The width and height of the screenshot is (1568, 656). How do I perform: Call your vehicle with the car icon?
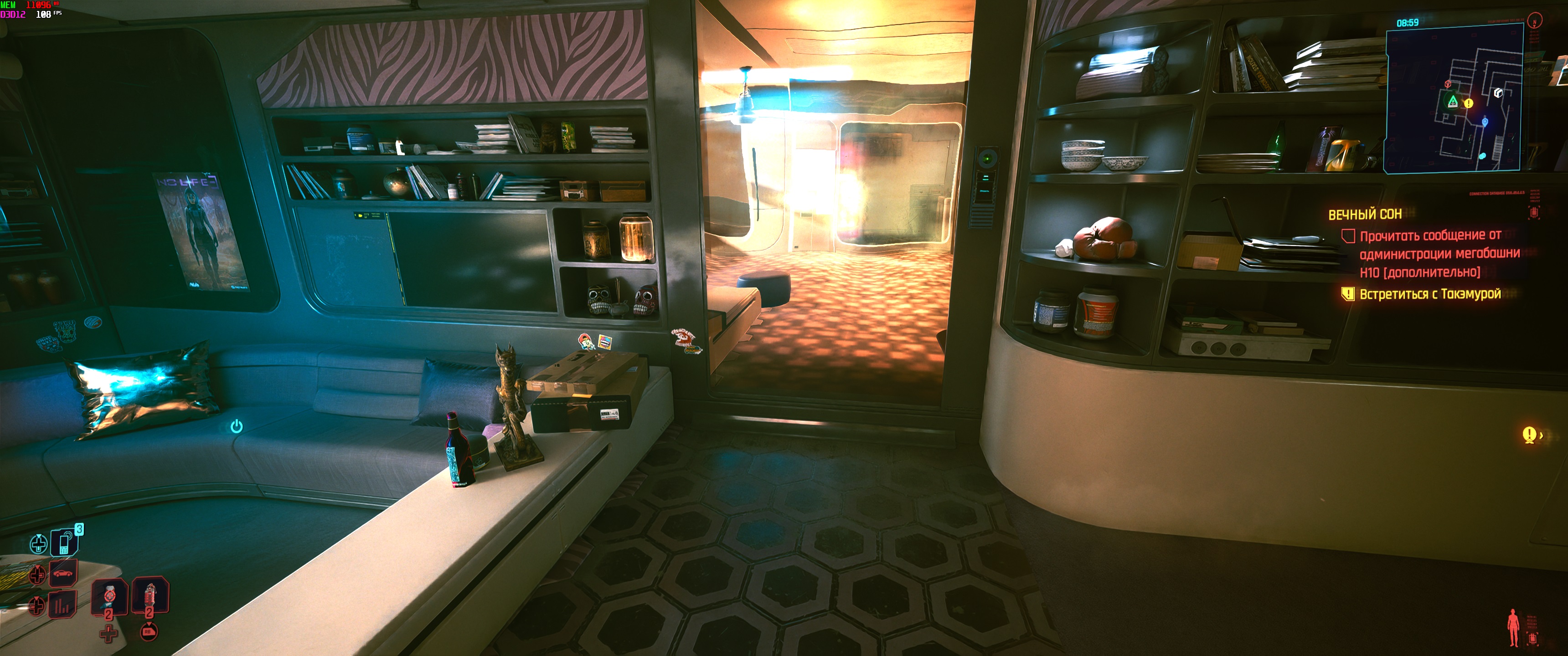coord(63,573)
